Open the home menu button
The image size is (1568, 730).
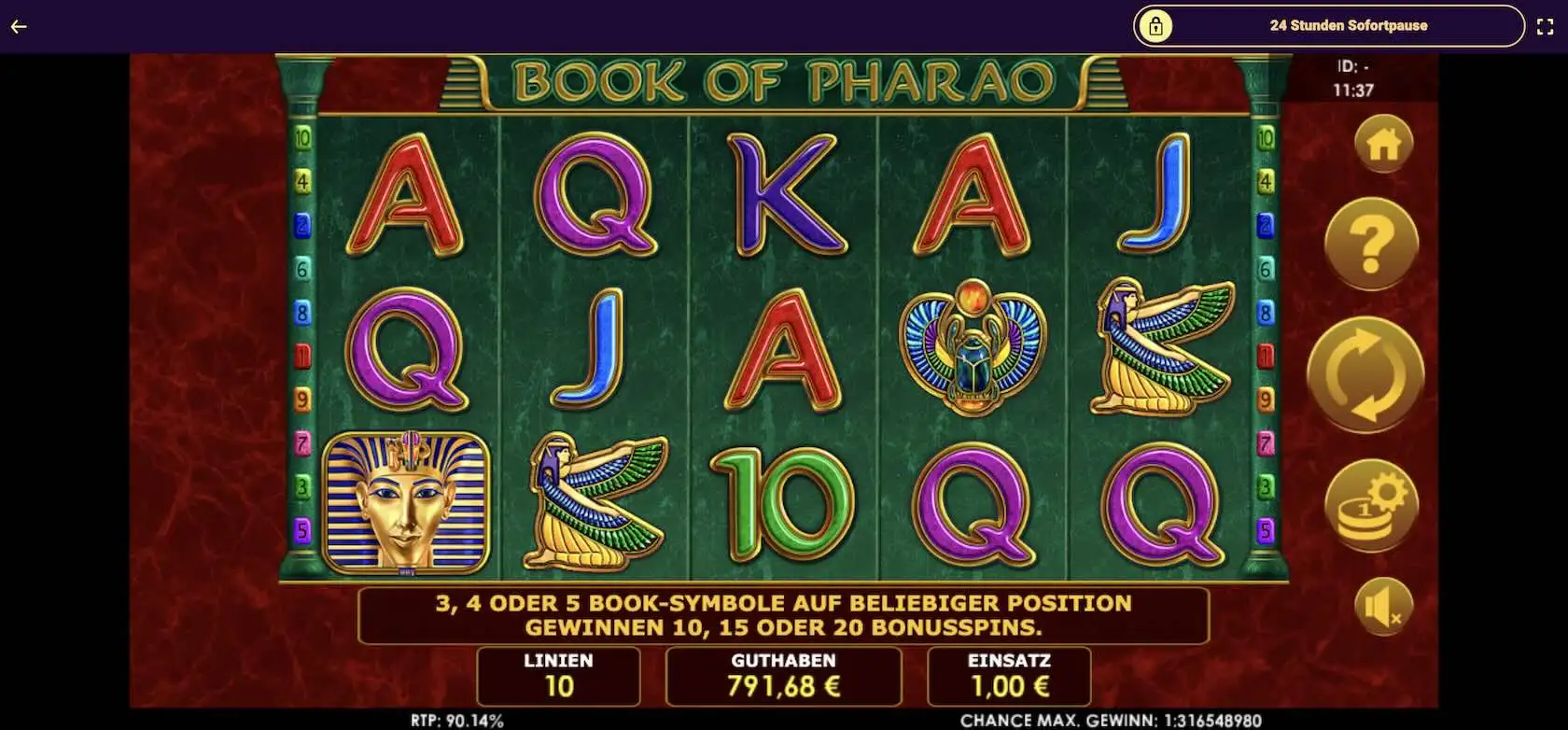[x=1383, y=143]
